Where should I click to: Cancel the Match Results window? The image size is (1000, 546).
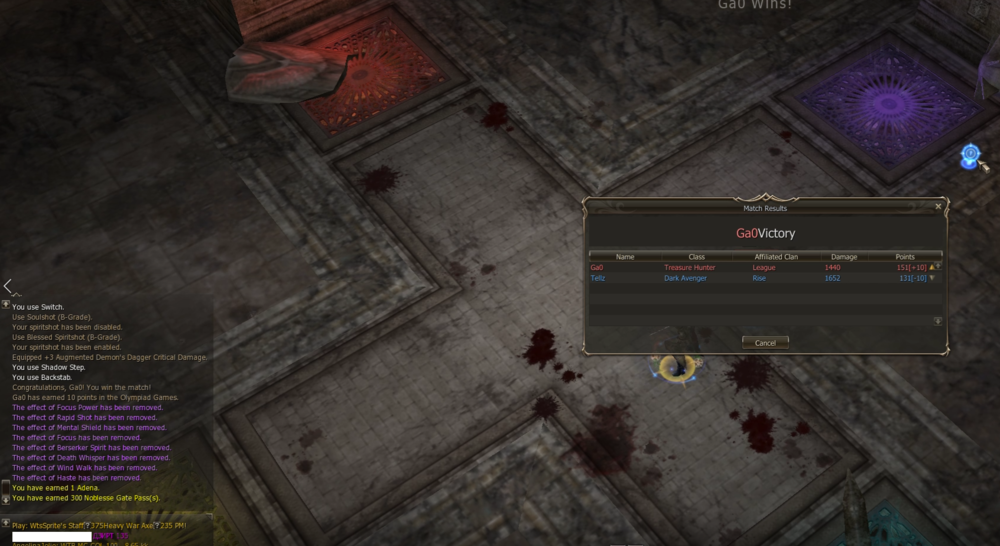765,343
